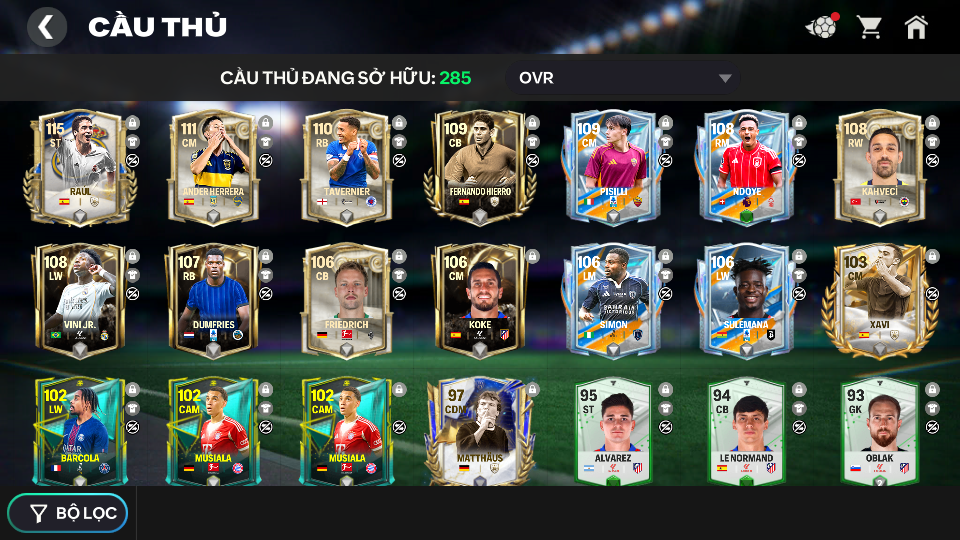Go back with the arrow button
Screen dimensions: 960x540
(46, 27)
